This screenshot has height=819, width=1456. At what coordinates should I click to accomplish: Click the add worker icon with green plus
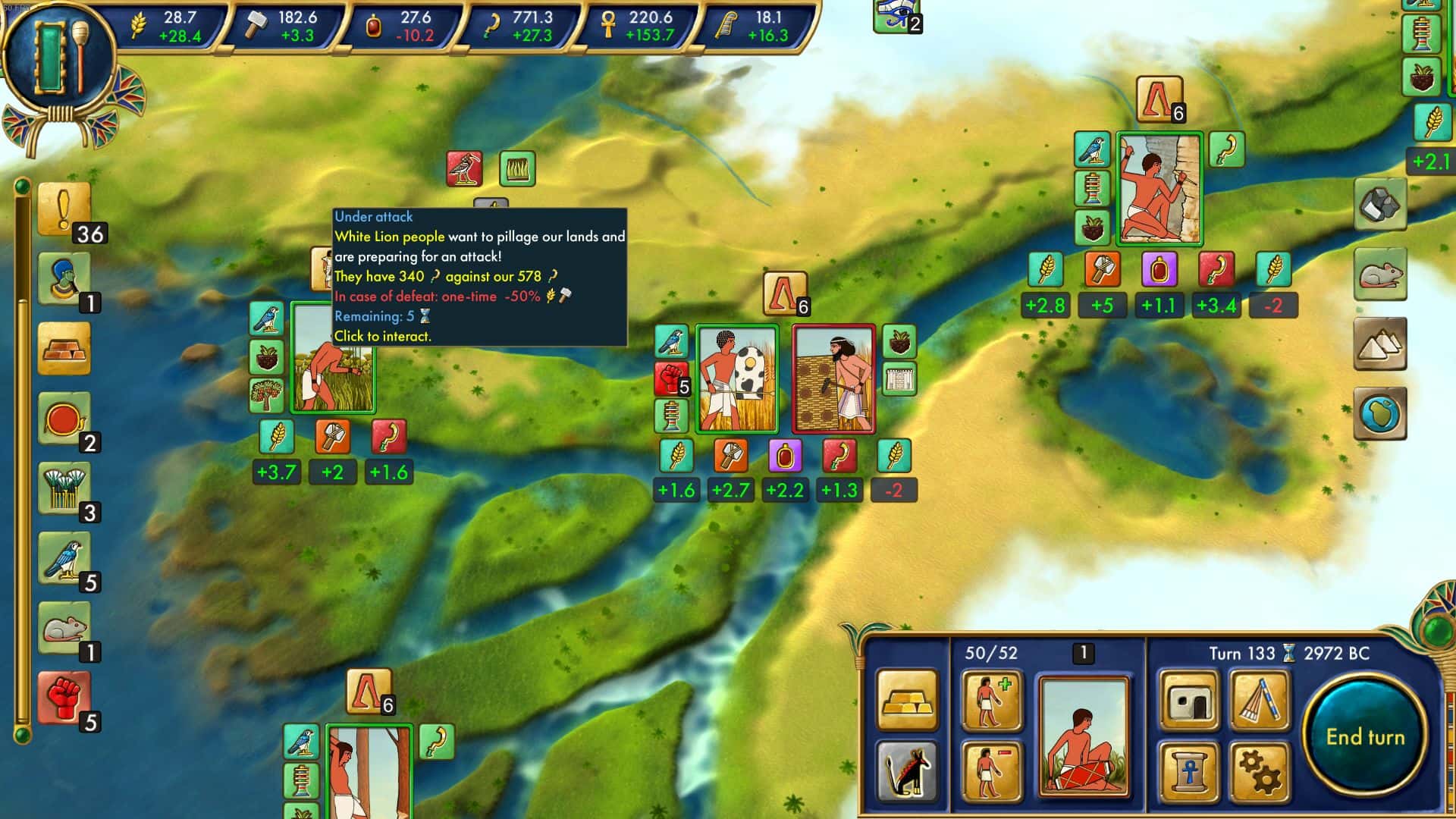pos(992,701)
